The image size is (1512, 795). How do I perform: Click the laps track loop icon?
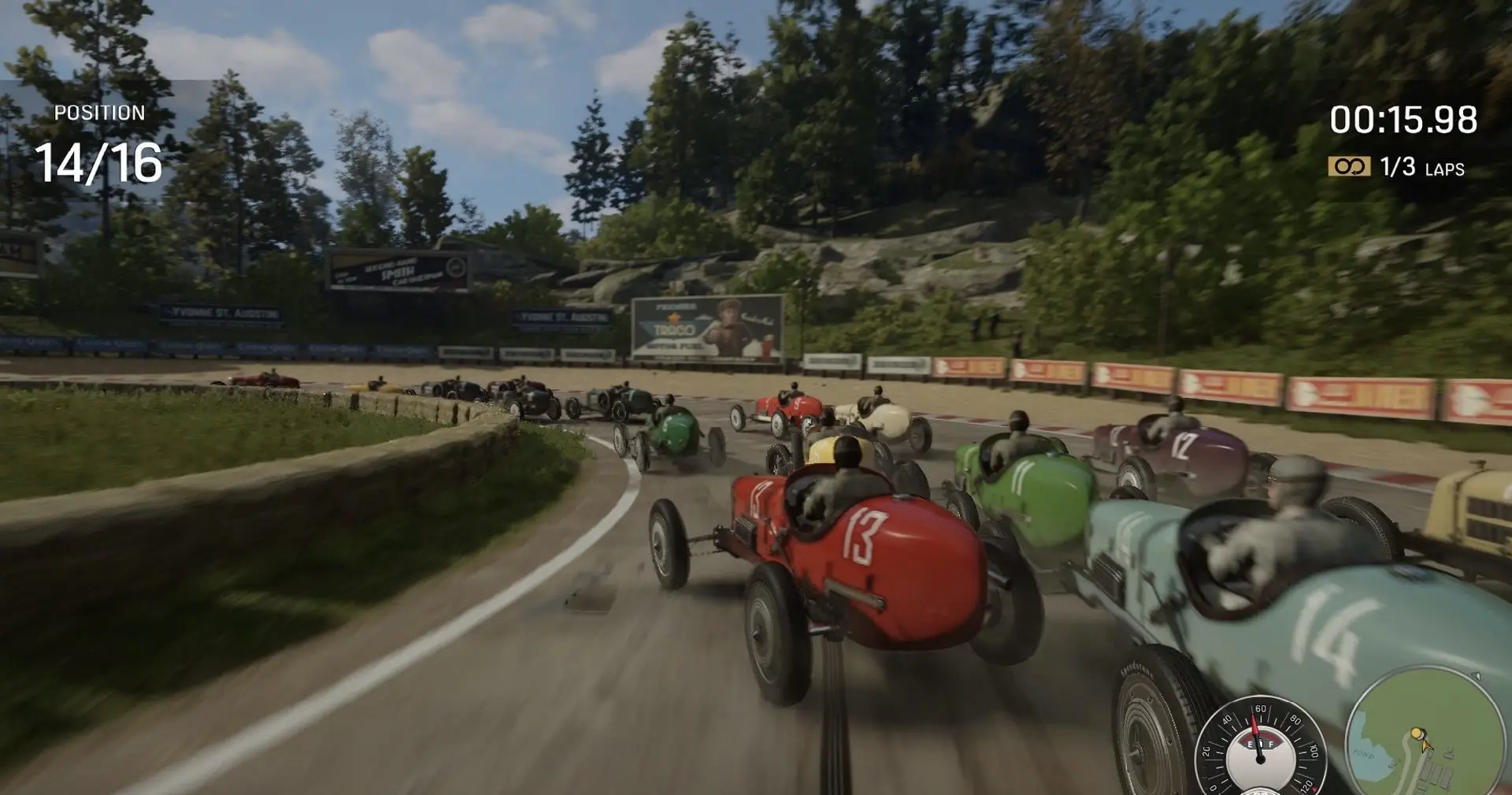[1349, 166]
